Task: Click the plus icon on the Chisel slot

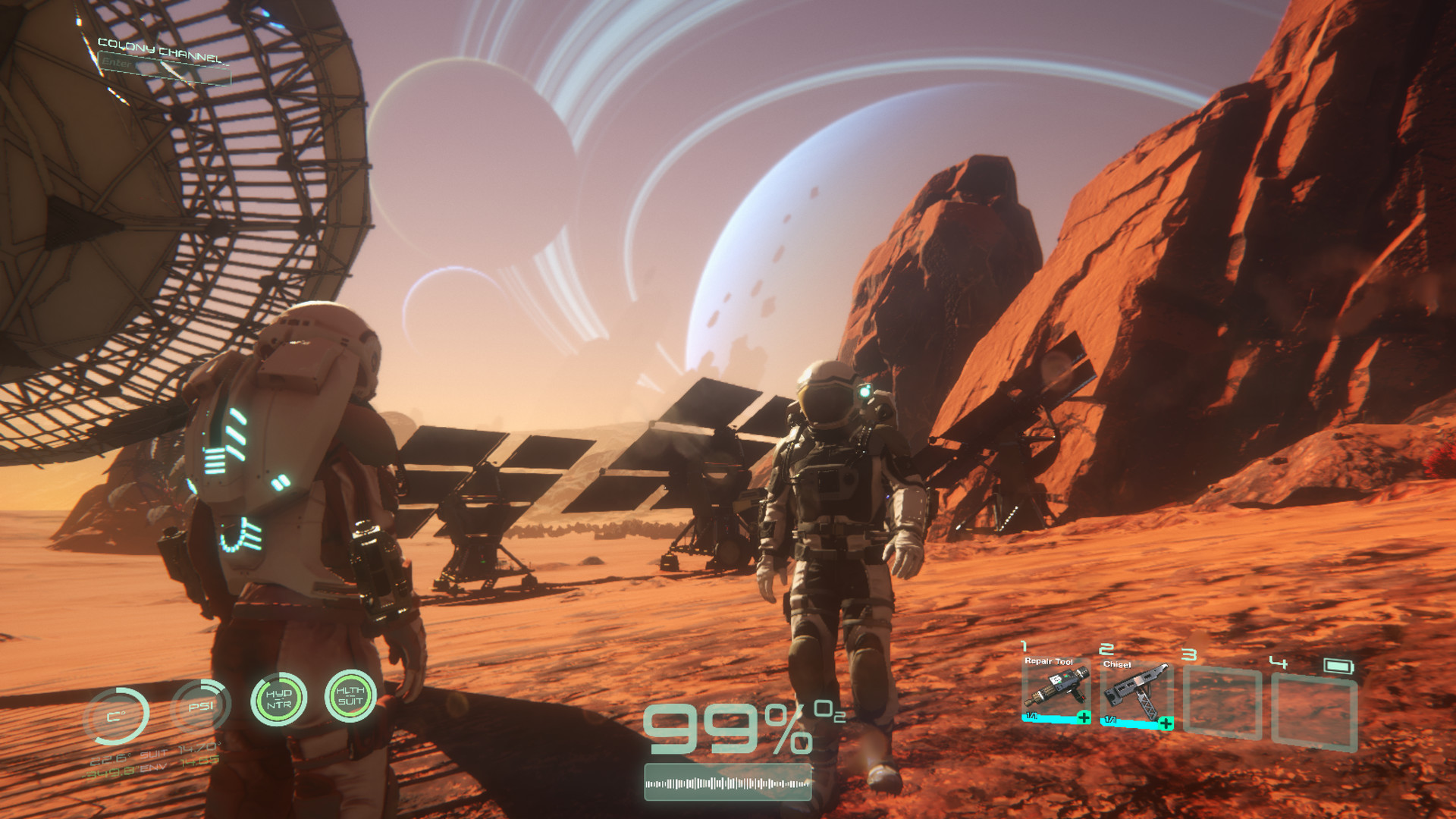Action: [x=1166, y=723]
